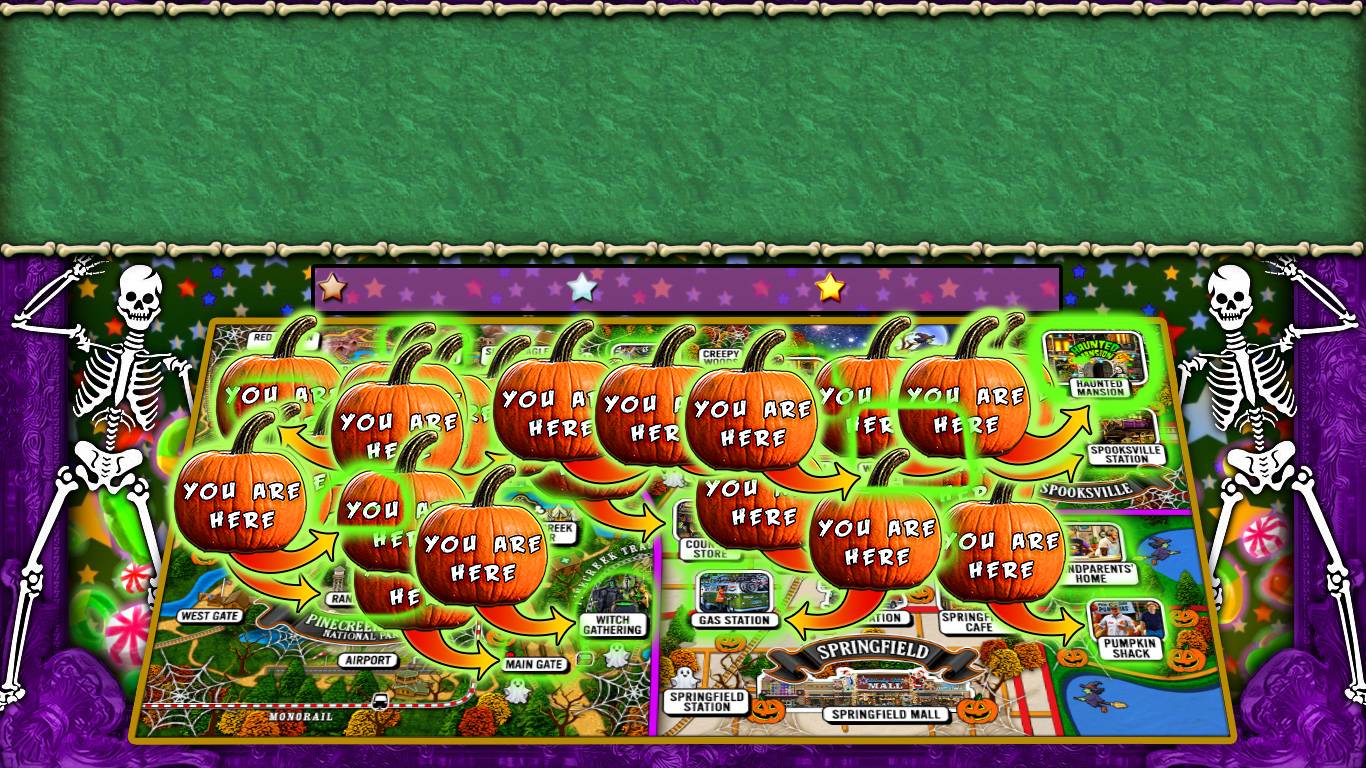Viewport: 1366px width, 768px height.
Task: Click the silver star in the purple bar
Action: coord(581,288)
